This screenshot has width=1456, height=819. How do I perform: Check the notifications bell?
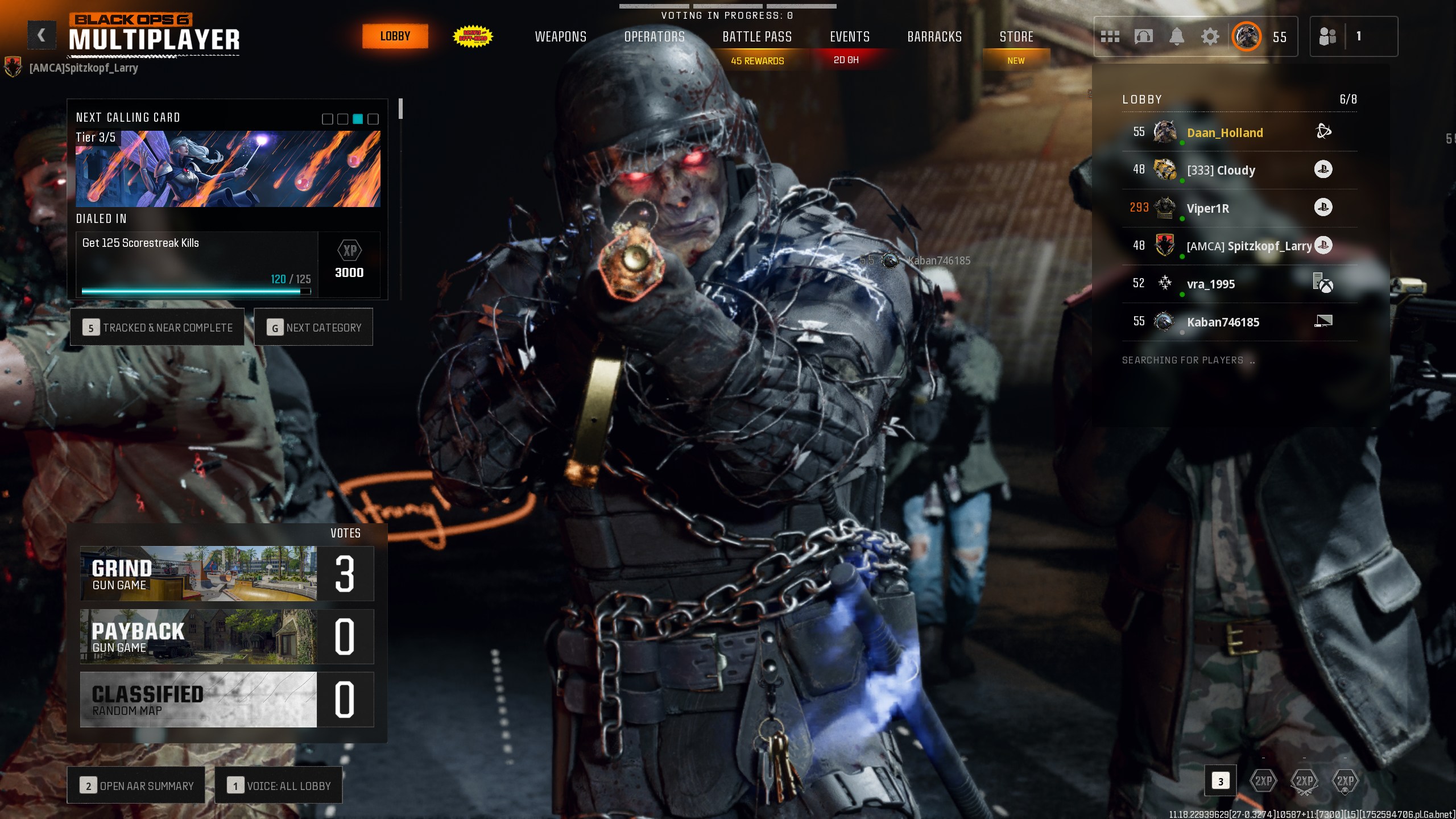point(1177,37)
